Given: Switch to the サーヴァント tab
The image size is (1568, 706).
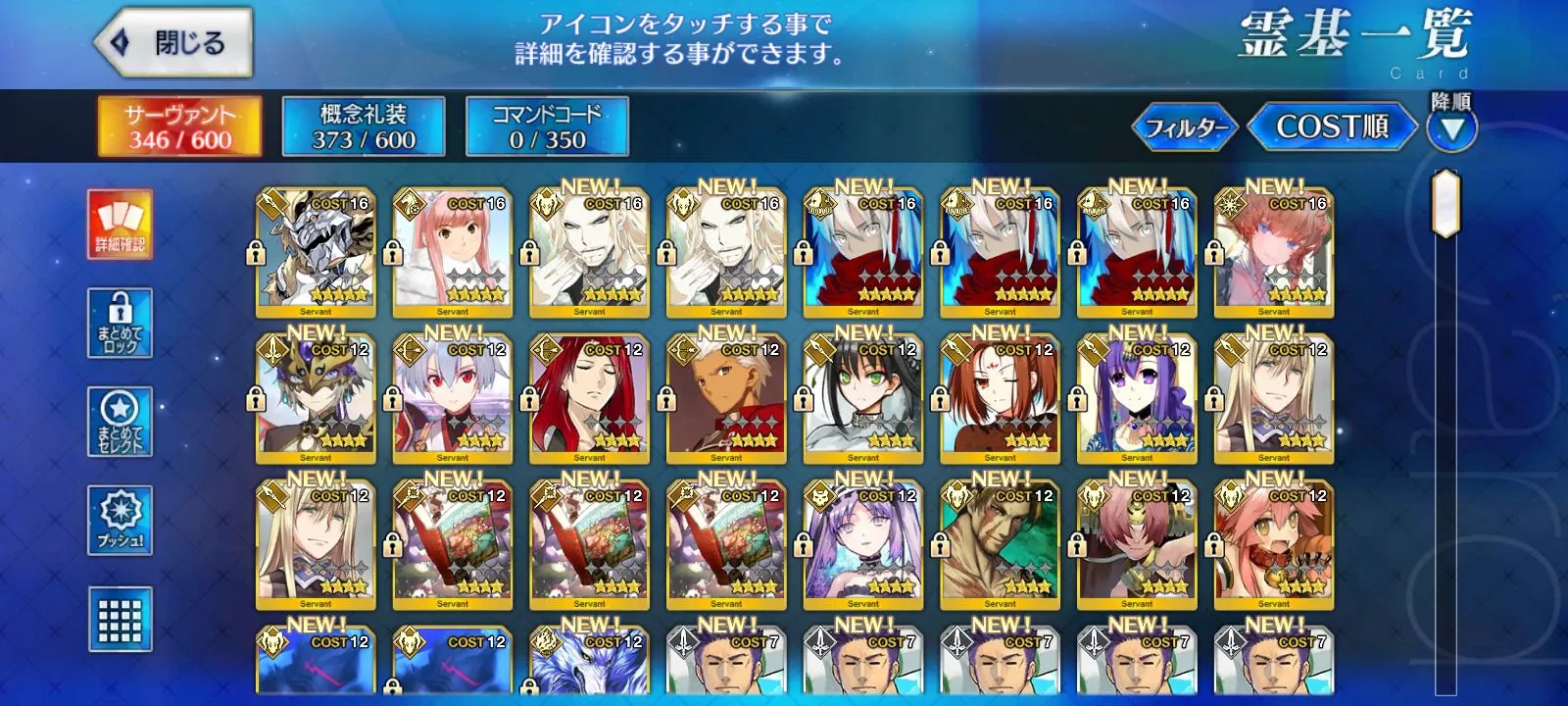Looking at the screenshot, I should coord(179,126).
